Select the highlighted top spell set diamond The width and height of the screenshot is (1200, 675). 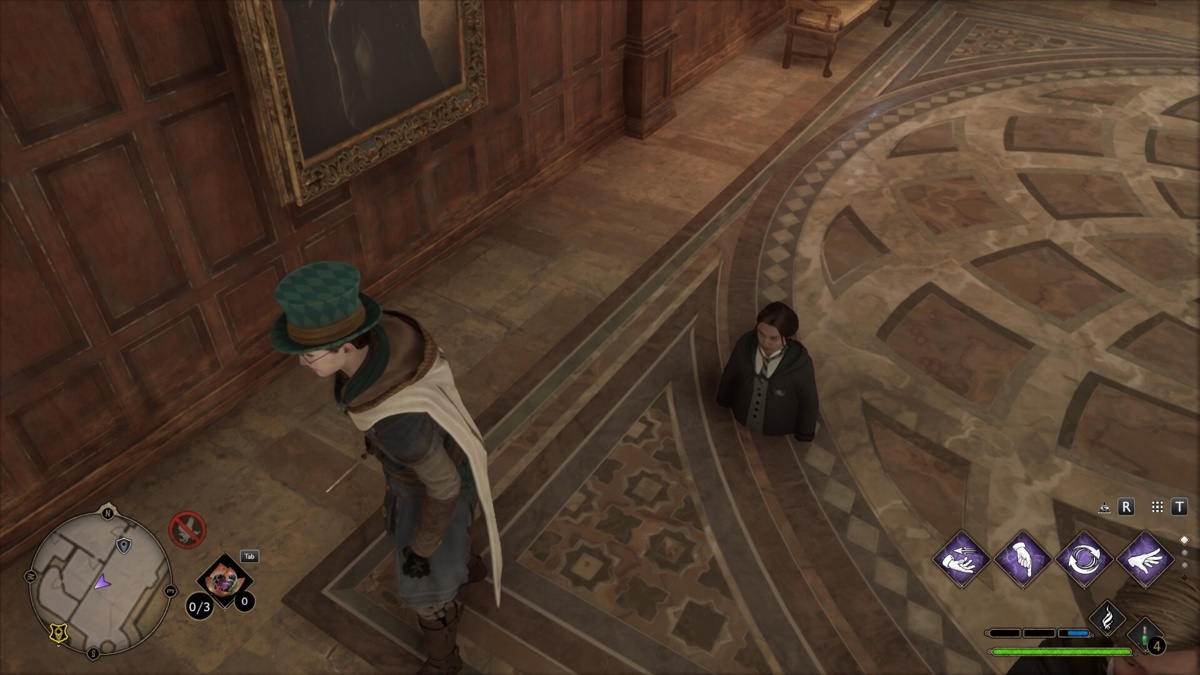pos(1185,540)
